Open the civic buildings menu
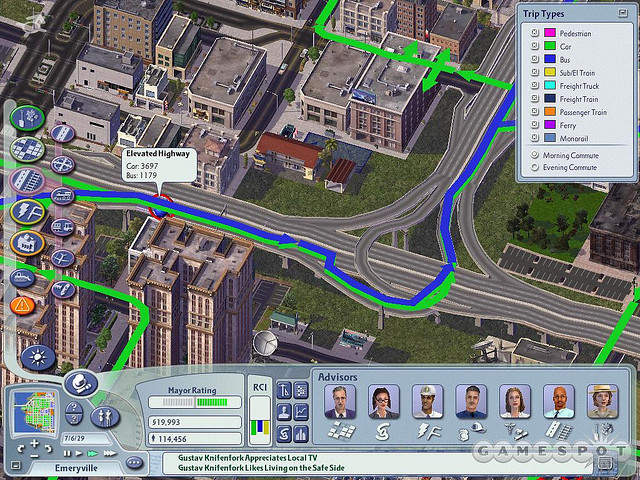 pyautogui.click(x=24, y=242)
